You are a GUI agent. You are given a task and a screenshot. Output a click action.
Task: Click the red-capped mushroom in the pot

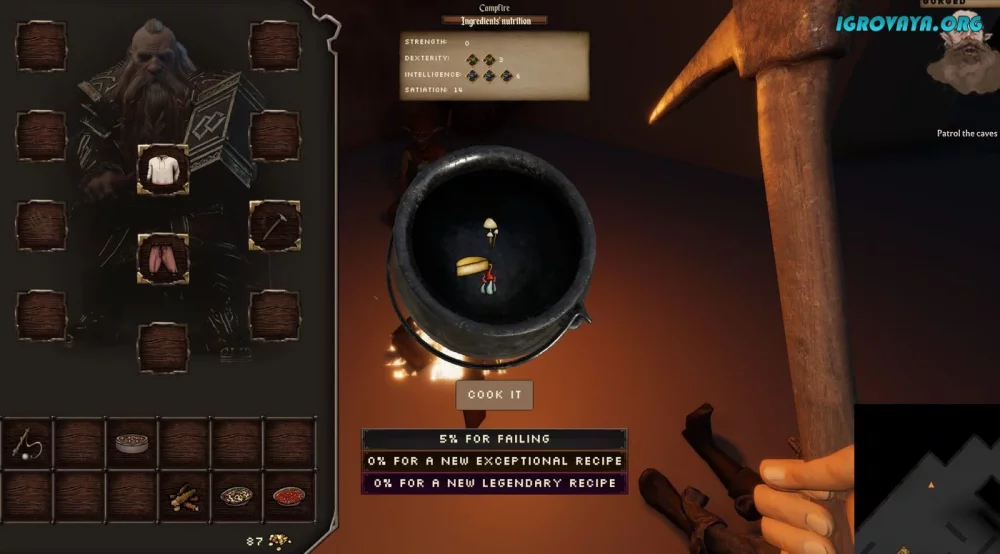click(486, 287)
